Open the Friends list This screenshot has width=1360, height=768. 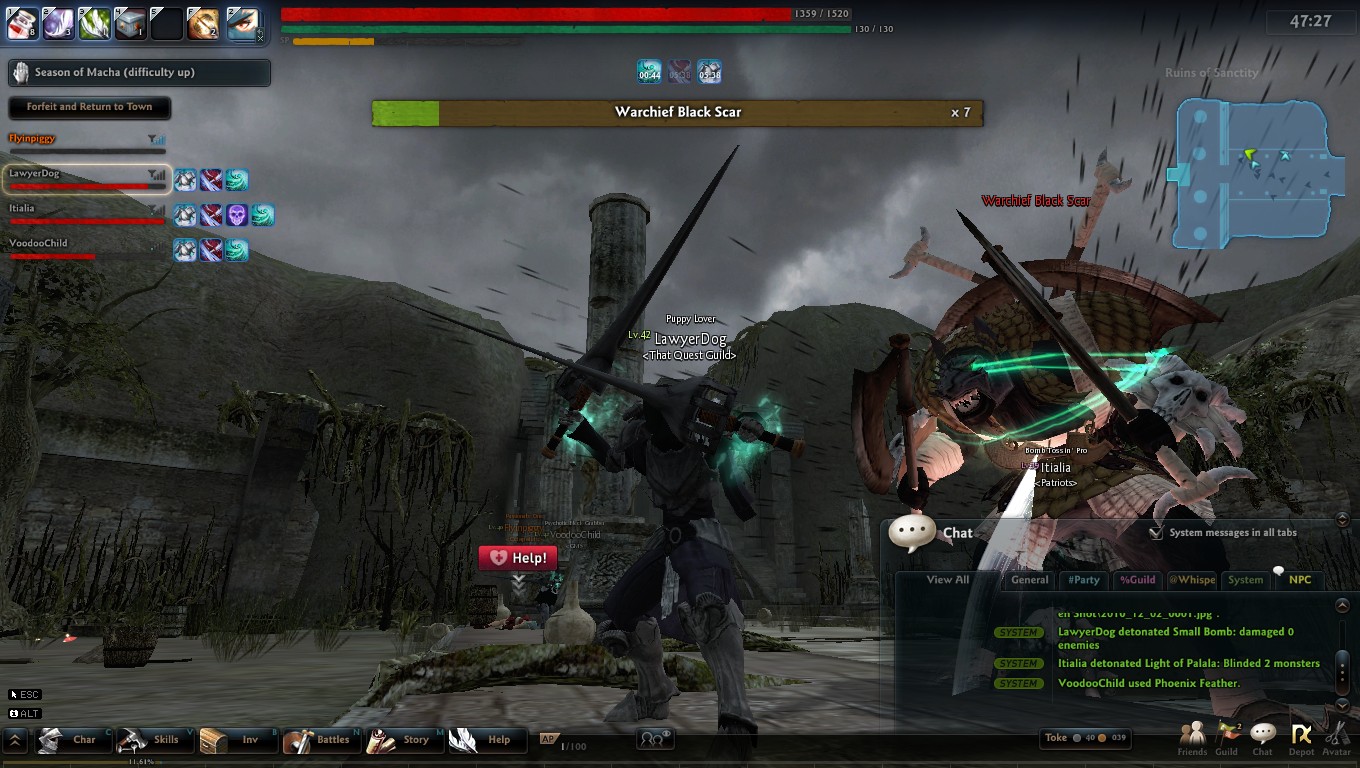[1192, 738]
